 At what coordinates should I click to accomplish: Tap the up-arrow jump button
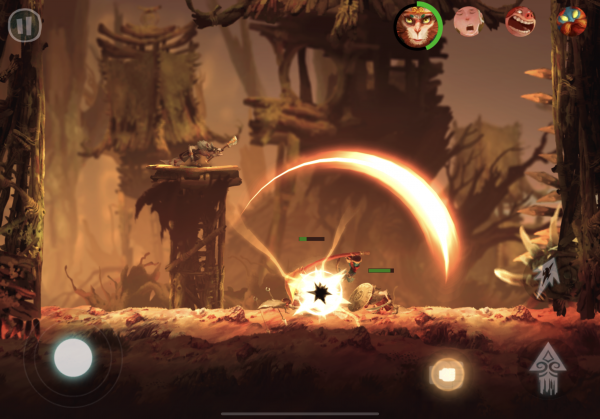(547, 367)
